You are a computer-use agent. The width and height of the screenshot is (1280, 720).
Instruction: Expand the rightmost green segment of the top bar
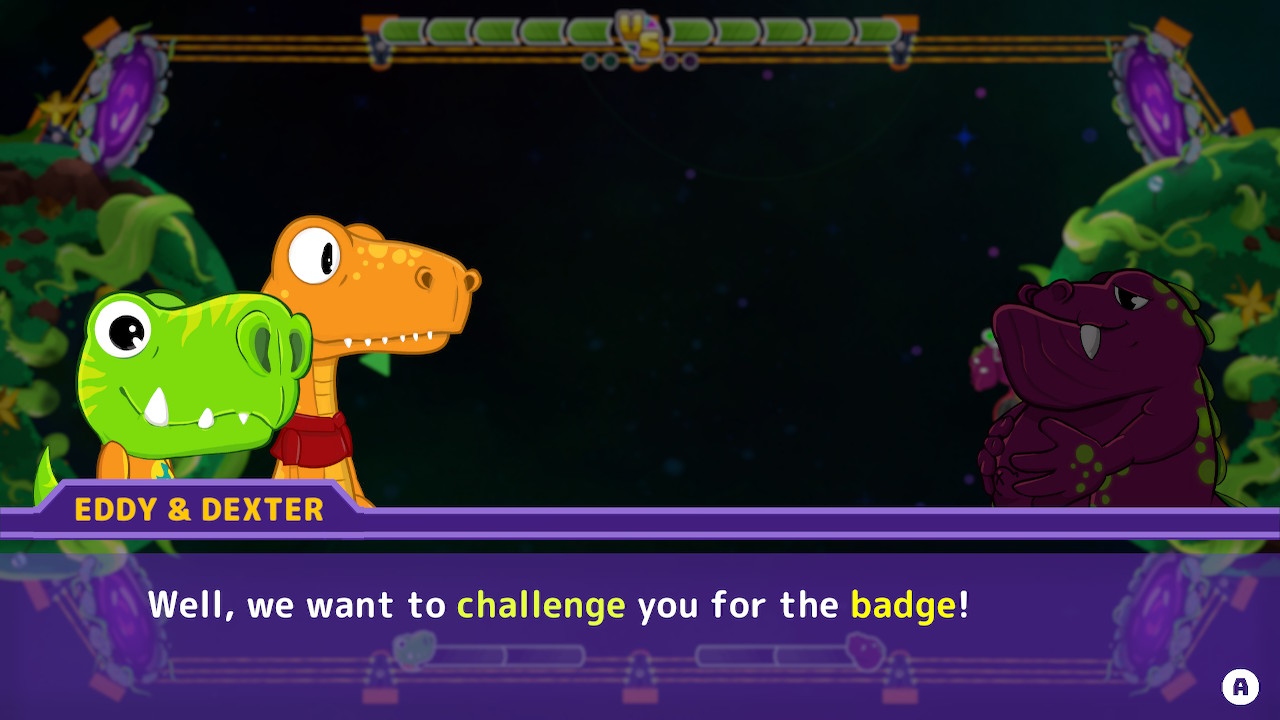click(x=880, y=32)
